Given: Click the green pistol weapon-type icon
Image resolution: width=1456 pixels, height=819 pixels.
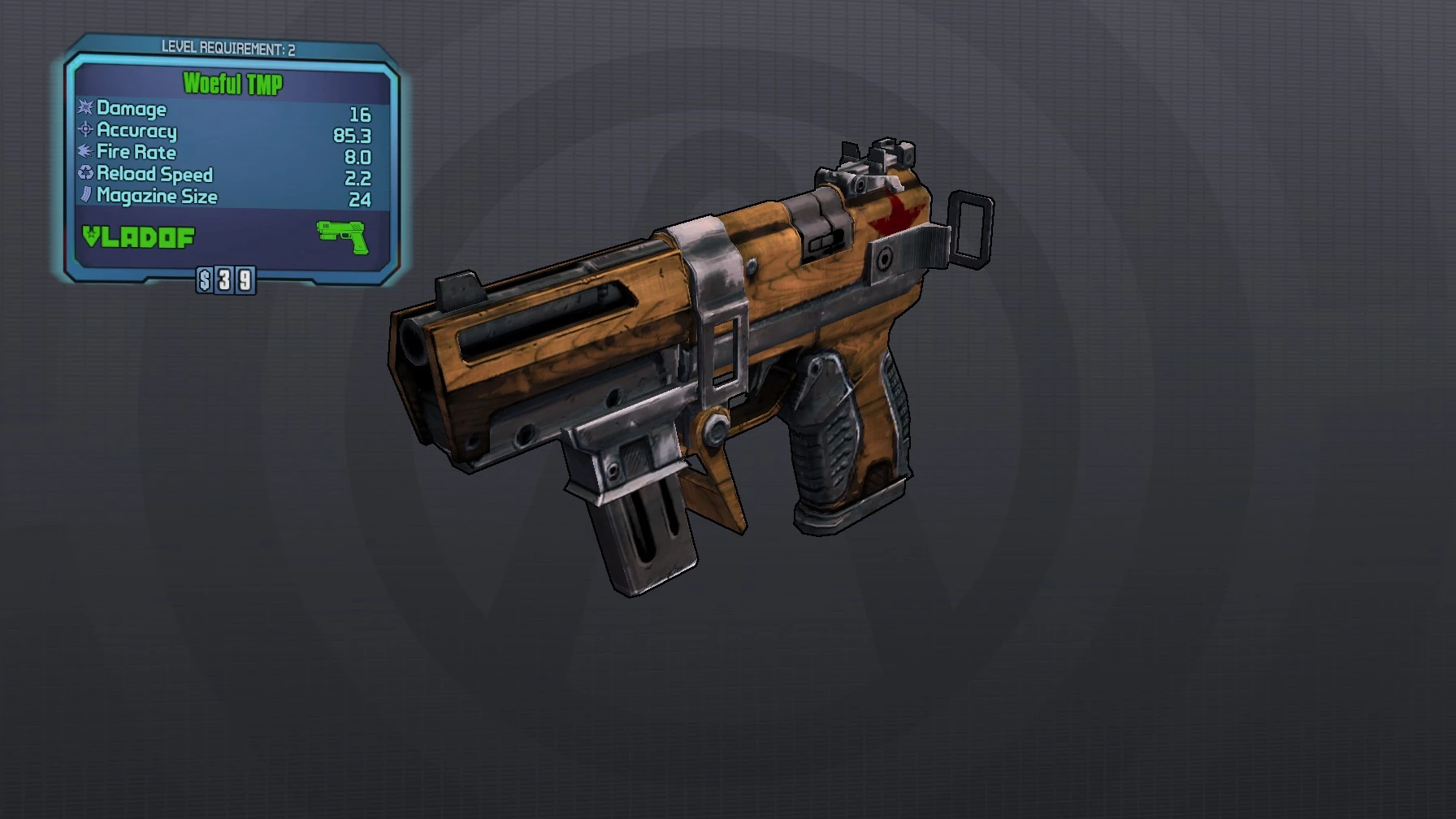Looking at the screenshot, I should 343,236.
